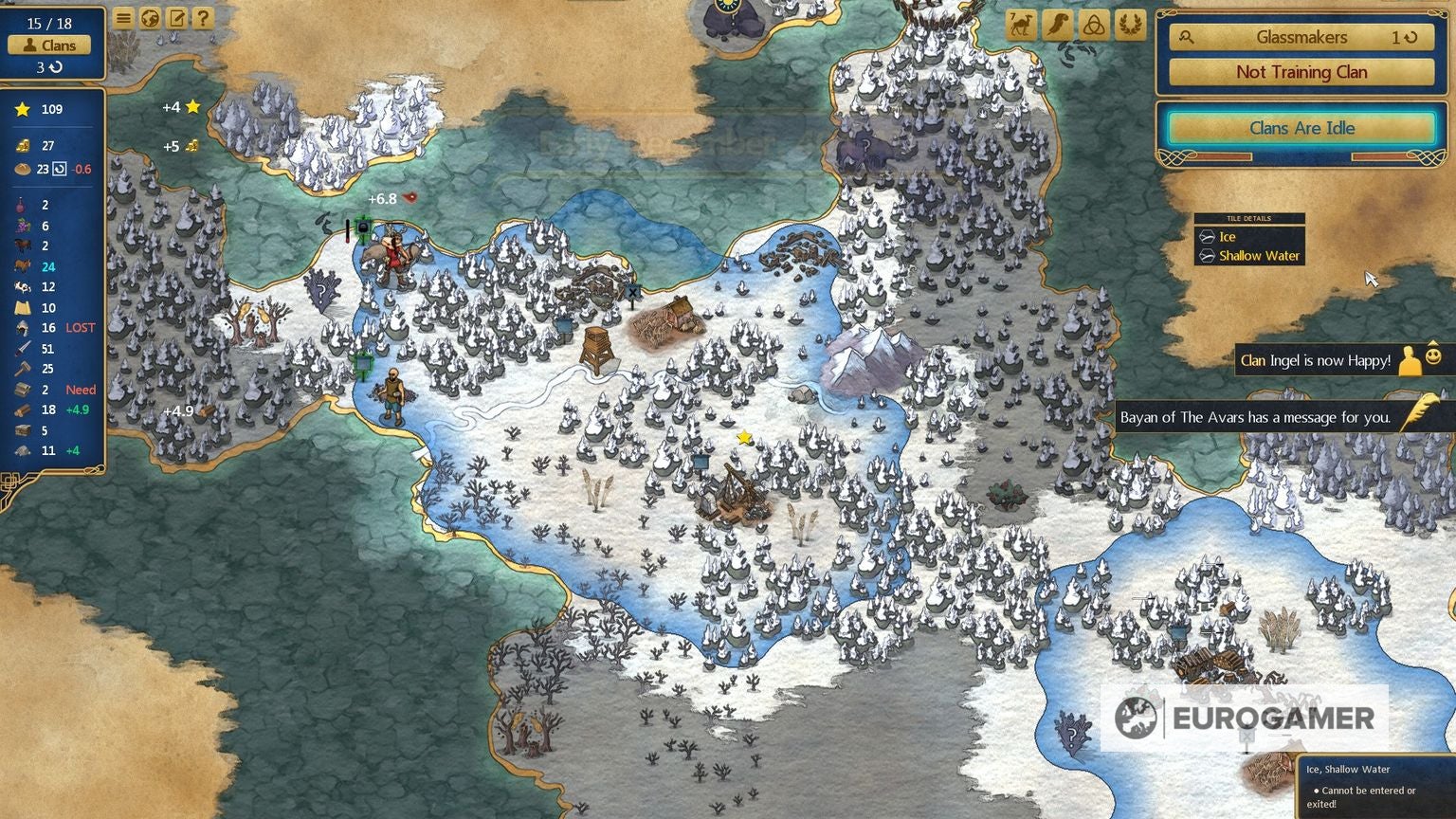
Task: Open the triquetra knot icon panel
Action: pos(1093,25)
